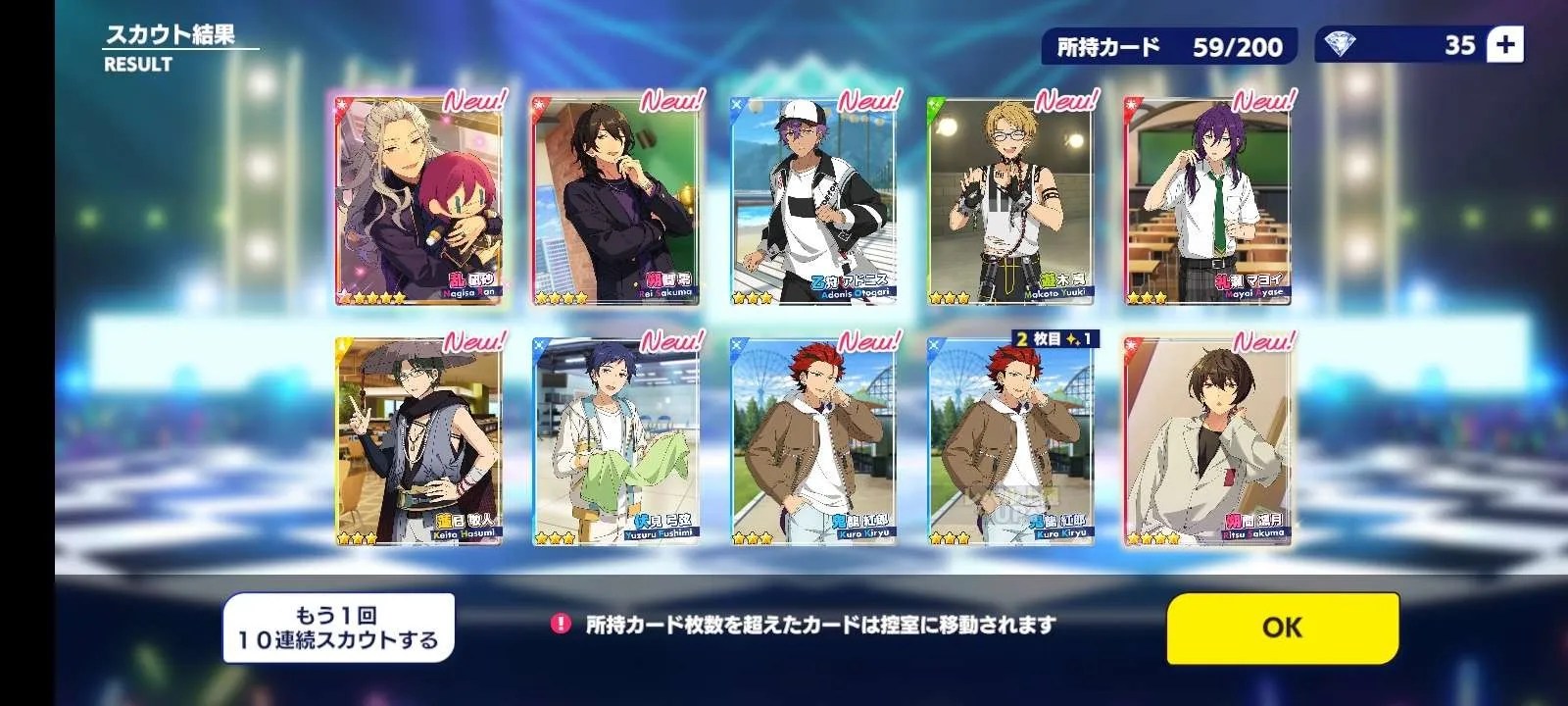This screenshot has width=1568, height=706.
Task: Show the Mayoi Ayase card
Action: [1206, 200]
